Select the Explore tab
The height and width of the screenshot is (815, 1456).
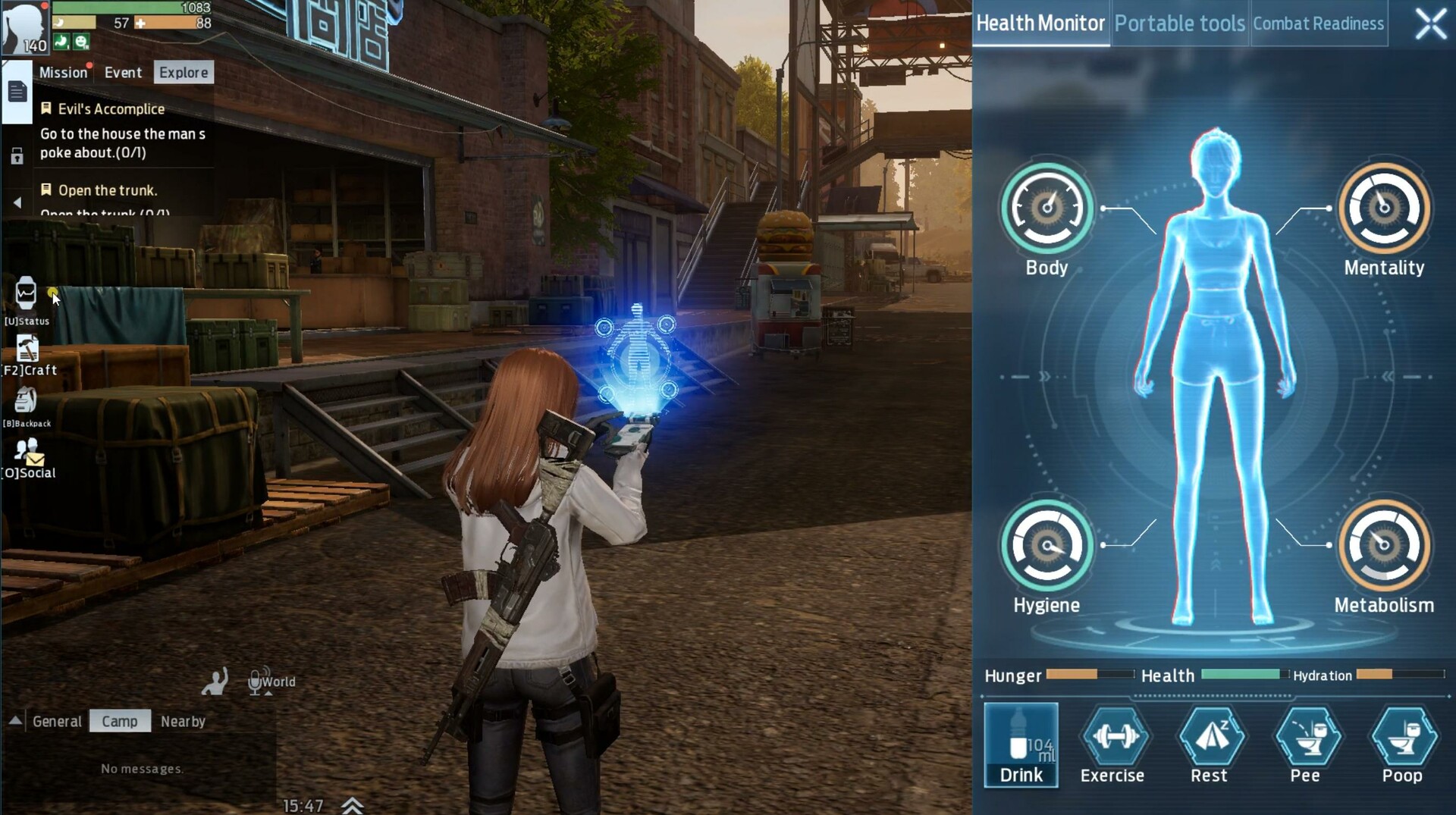point(184,73)
